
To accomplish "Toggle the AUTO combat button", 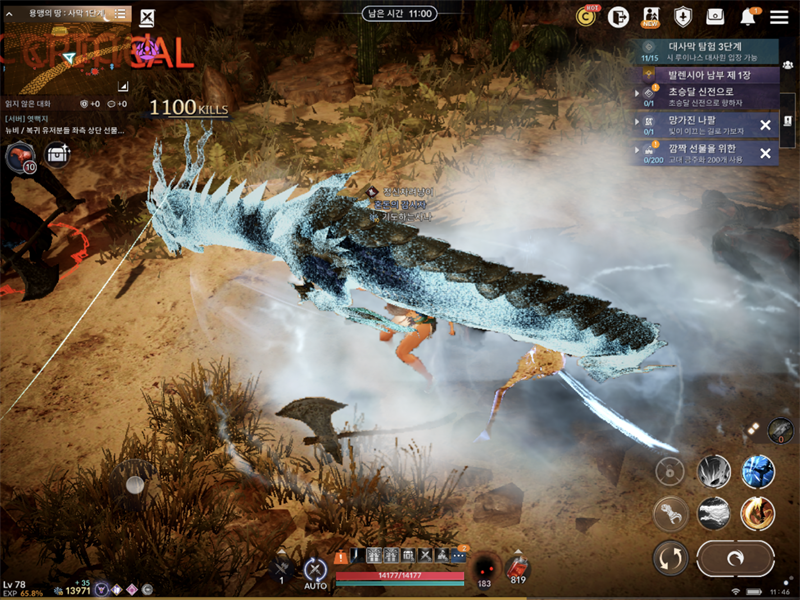I will tap(315, 571).
